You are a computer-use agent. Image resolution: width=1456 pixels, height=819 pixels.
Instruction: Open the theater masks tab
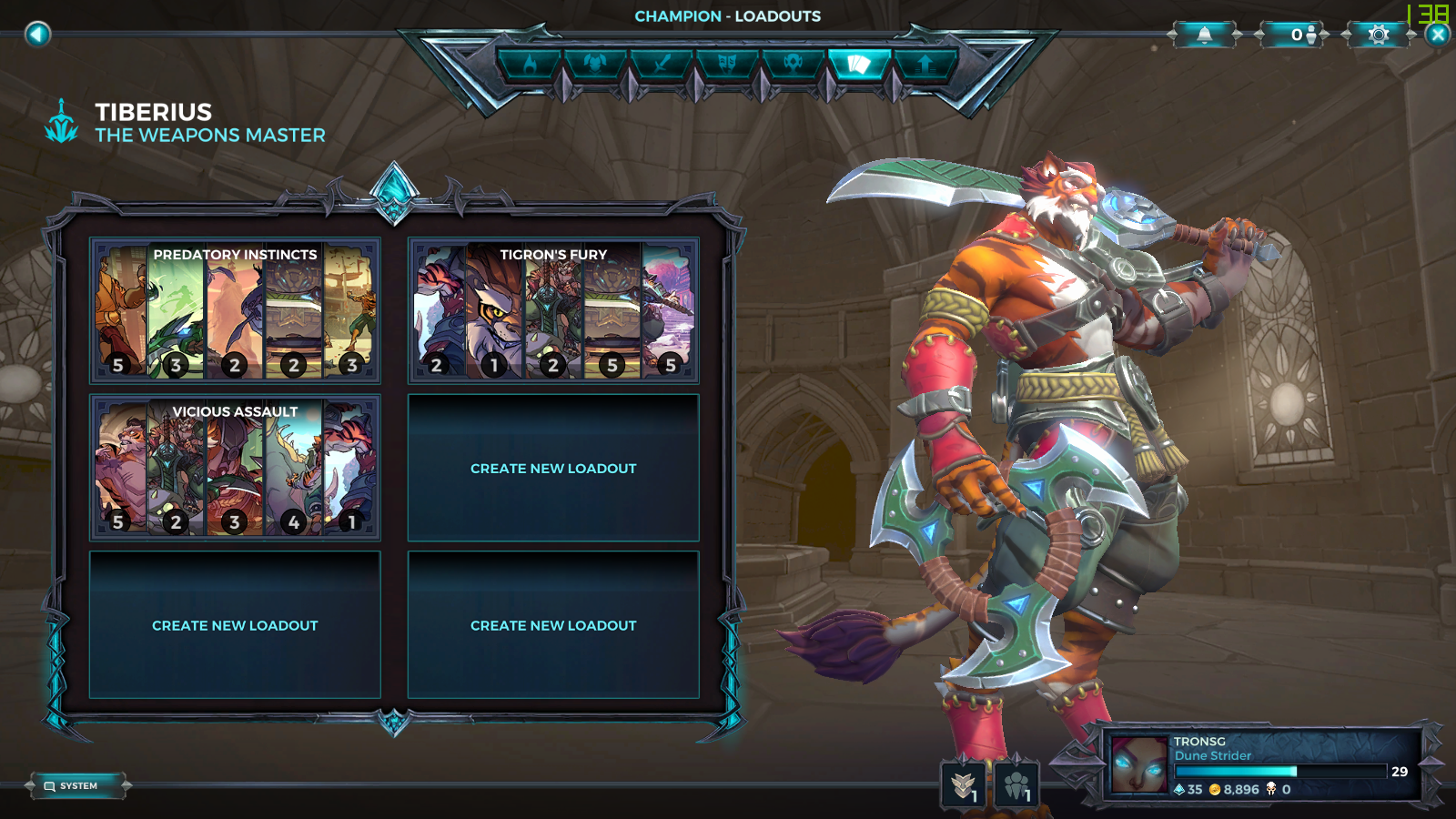727,64
